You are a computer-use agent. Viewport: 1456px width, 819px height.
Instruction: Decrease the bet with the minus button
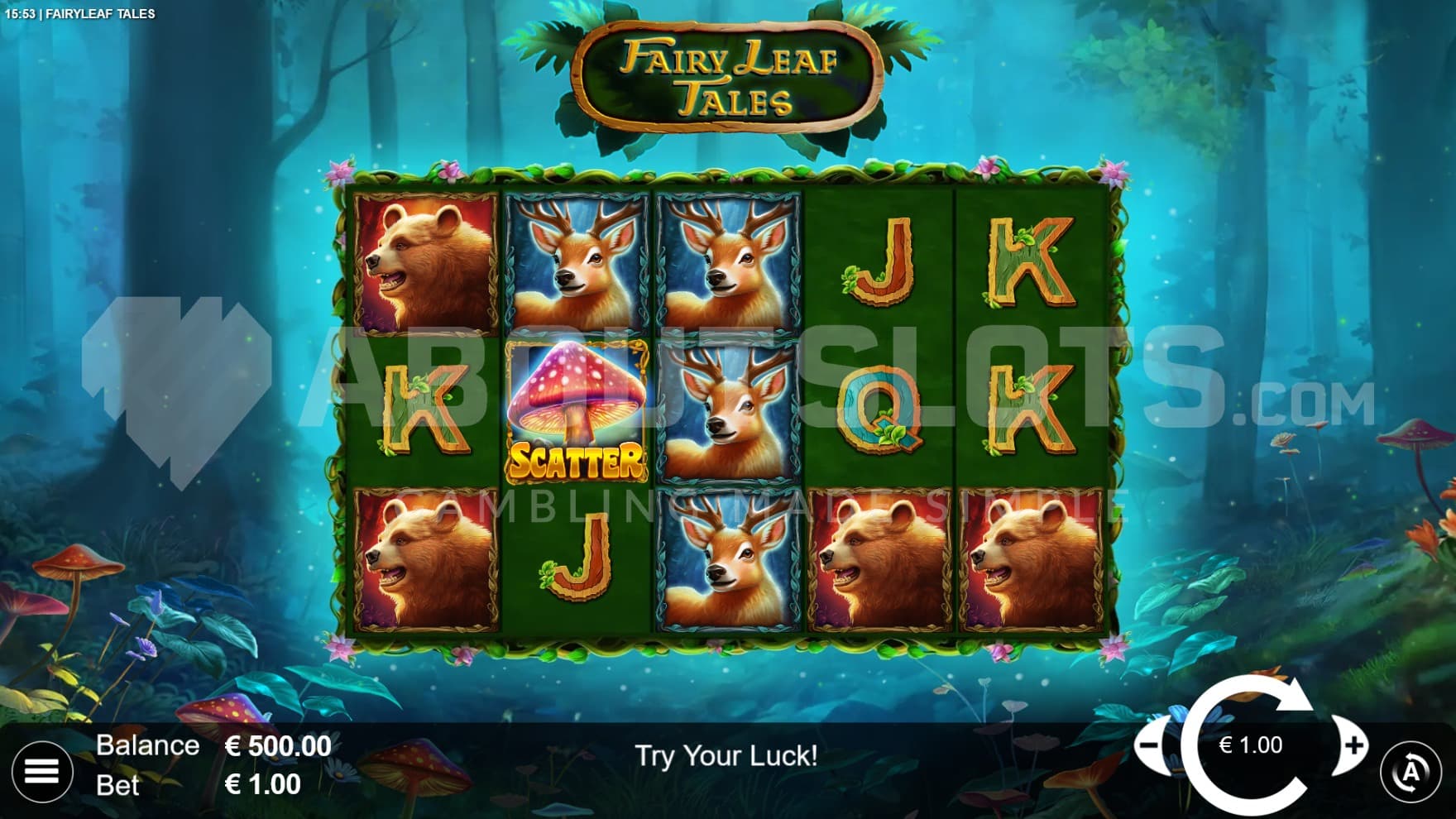pos(1150,745)
